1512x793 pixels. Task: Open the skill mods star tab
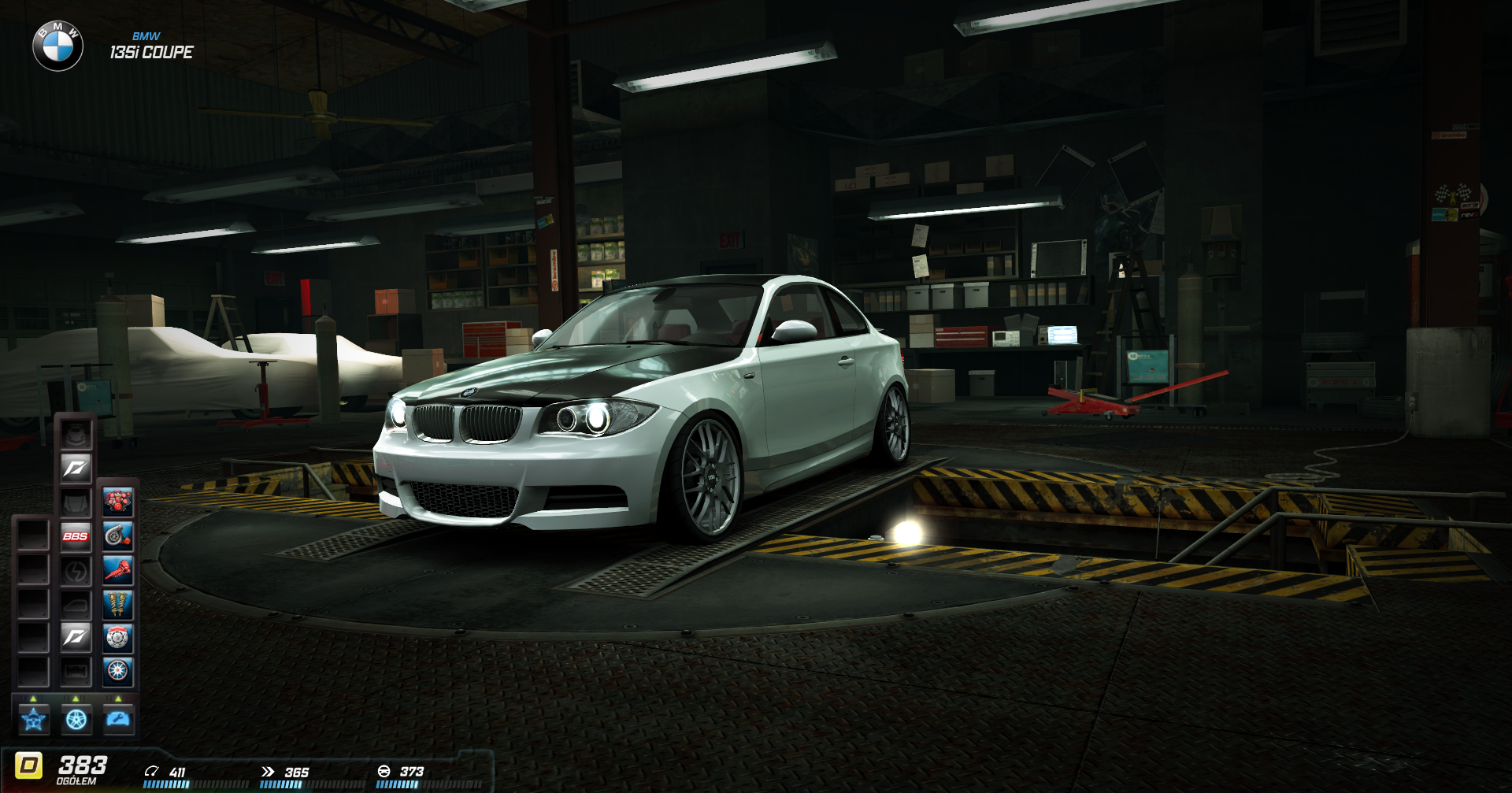[34, 719]
